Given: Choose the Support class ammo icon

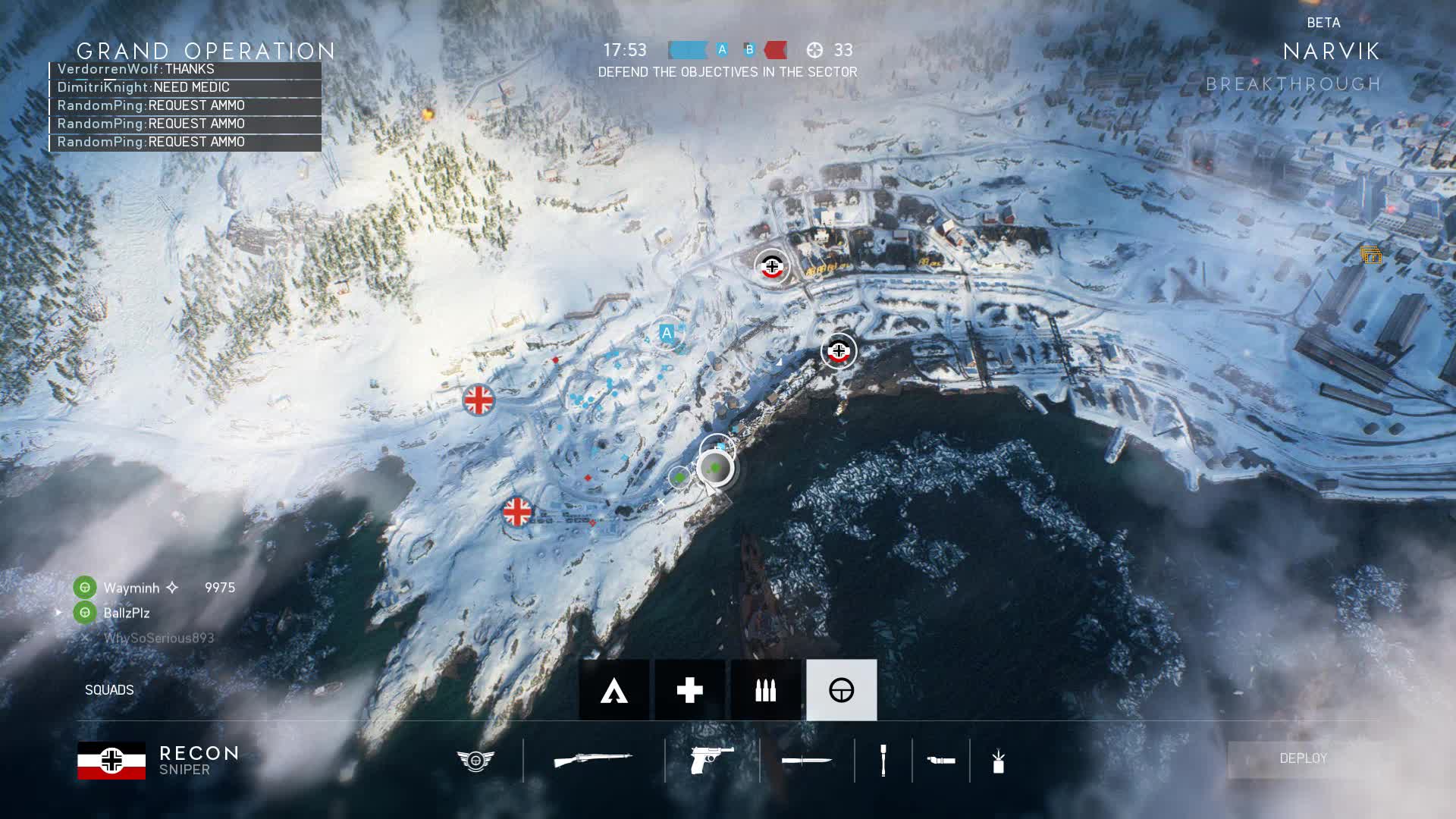Looking at the screenshot, I should point(765,690).
